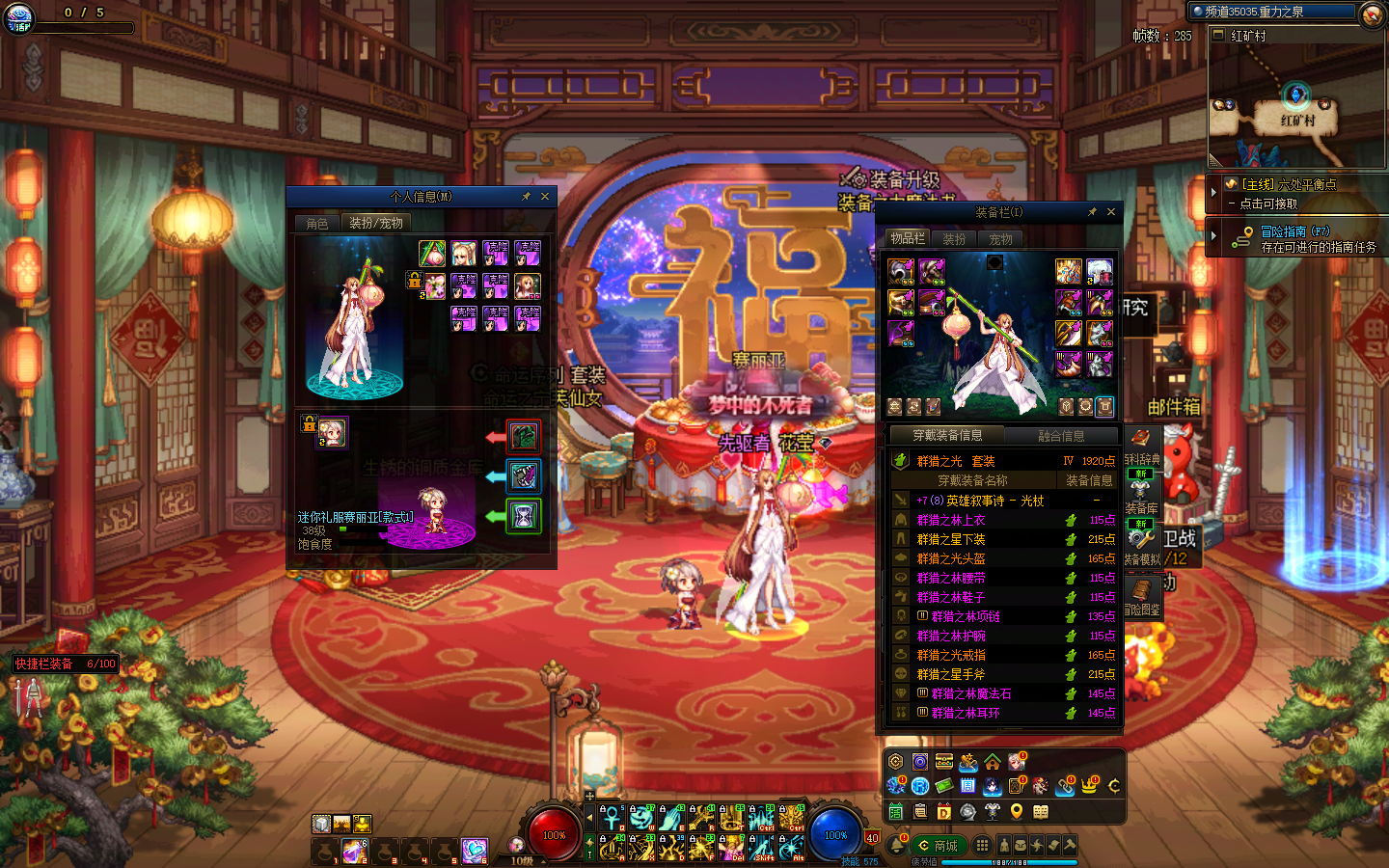Screen dimensions: 1389x868
Task: Switch to the 角色 character tab
Action: click(x=317, y=224)
